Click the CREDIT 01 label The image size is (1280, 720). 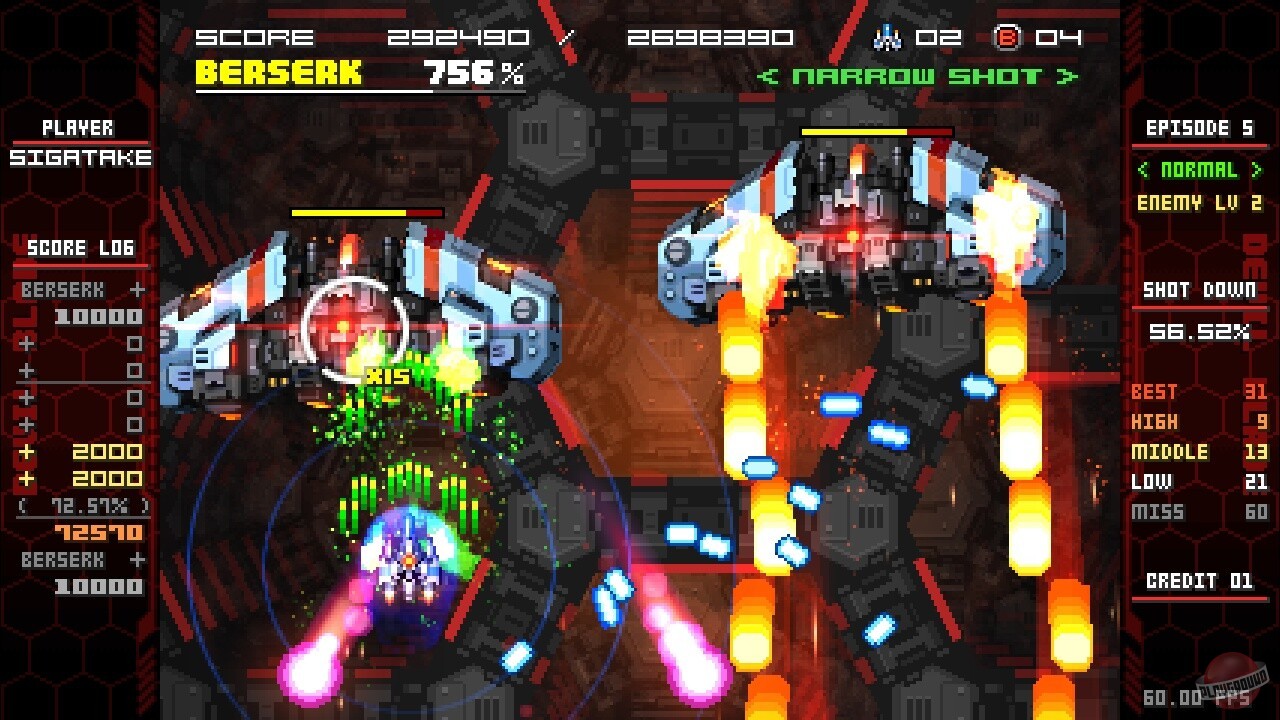tap(1198, 582)
